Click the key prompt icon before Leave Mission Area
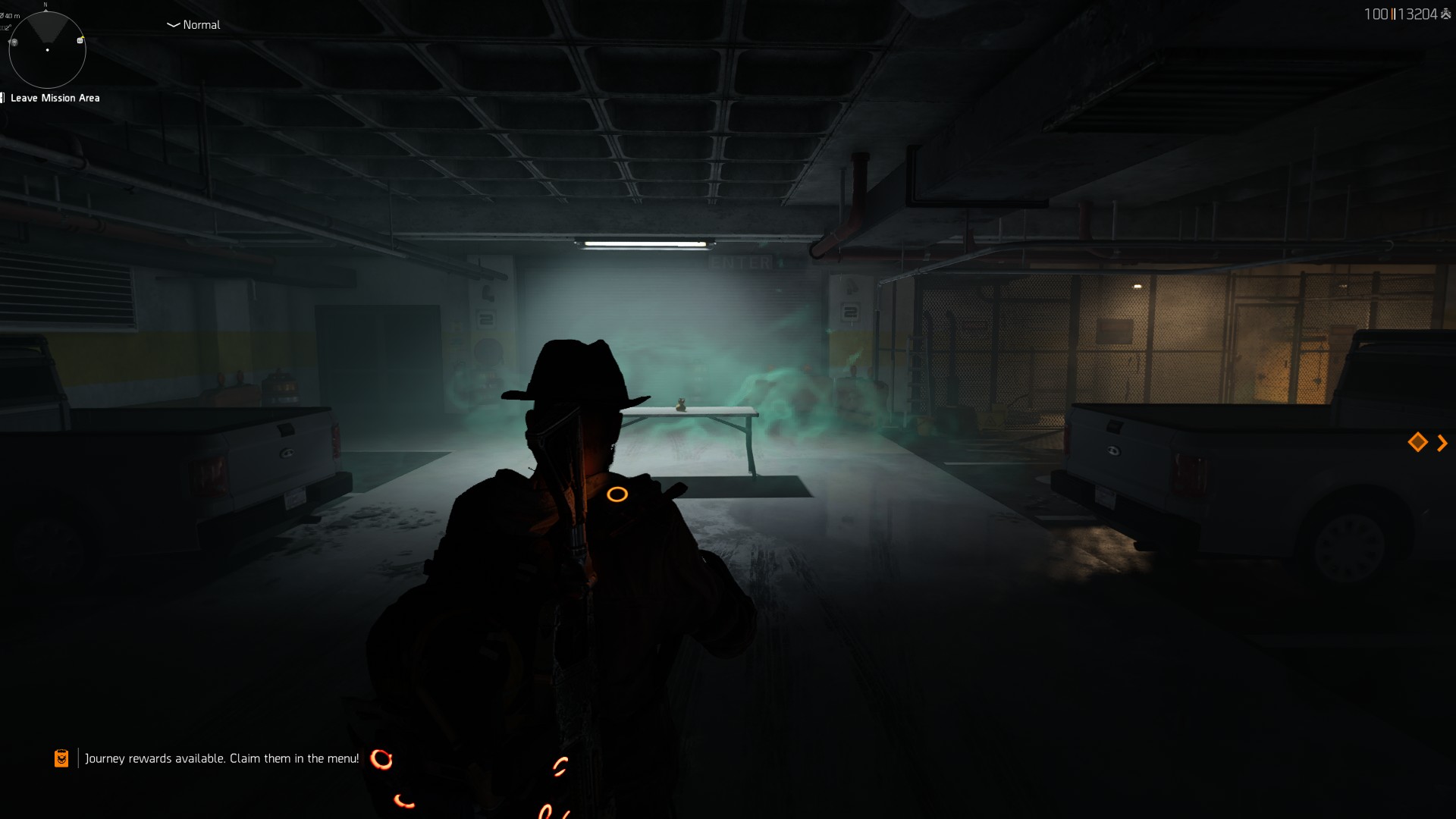The height and width of the screenshot is (819, 1456). point(3,97)
